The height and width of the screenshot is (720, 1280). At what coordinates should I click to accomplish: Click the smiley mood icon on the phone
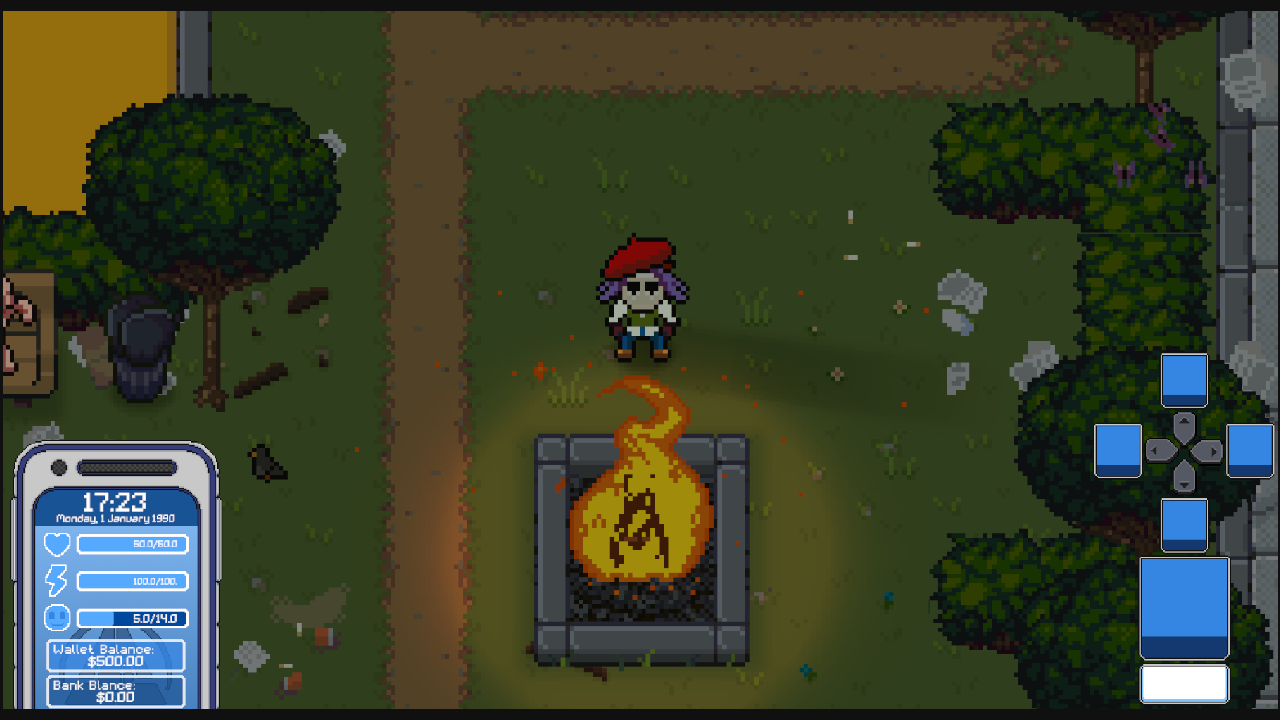pyautogui.click(x=57, y=618)
